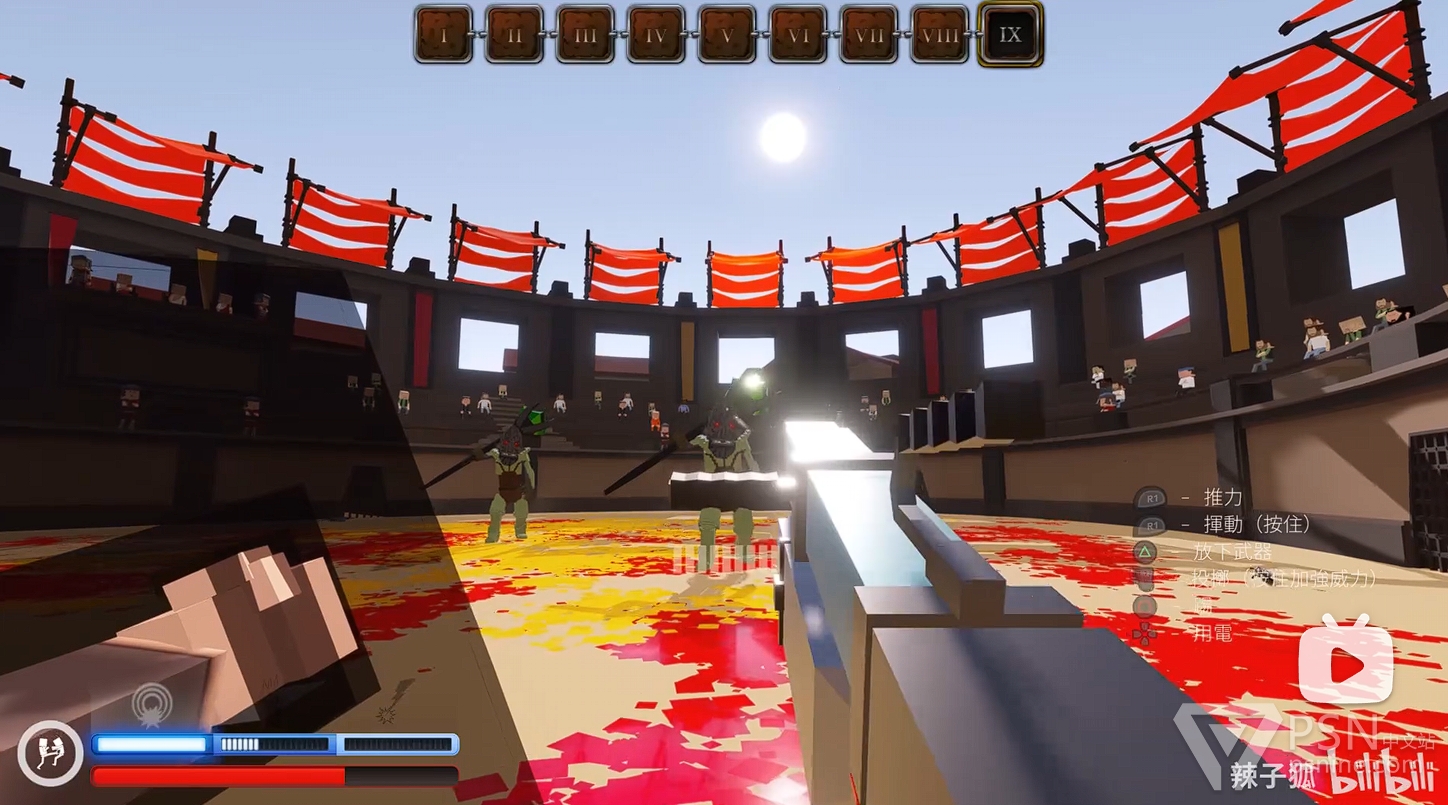Trigger the shockwave power icon

[152, 703]
